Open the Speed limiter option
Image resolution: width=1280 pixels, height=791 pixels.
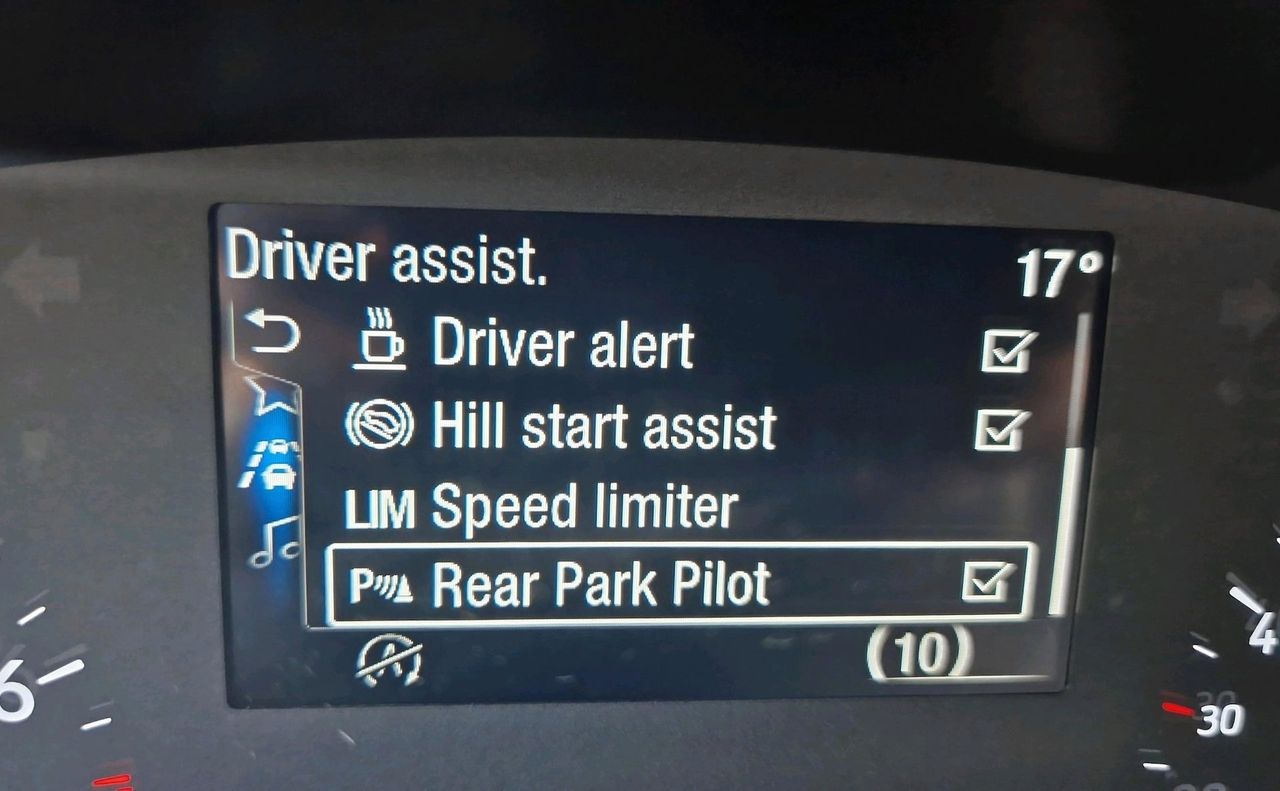click(584, 508)
